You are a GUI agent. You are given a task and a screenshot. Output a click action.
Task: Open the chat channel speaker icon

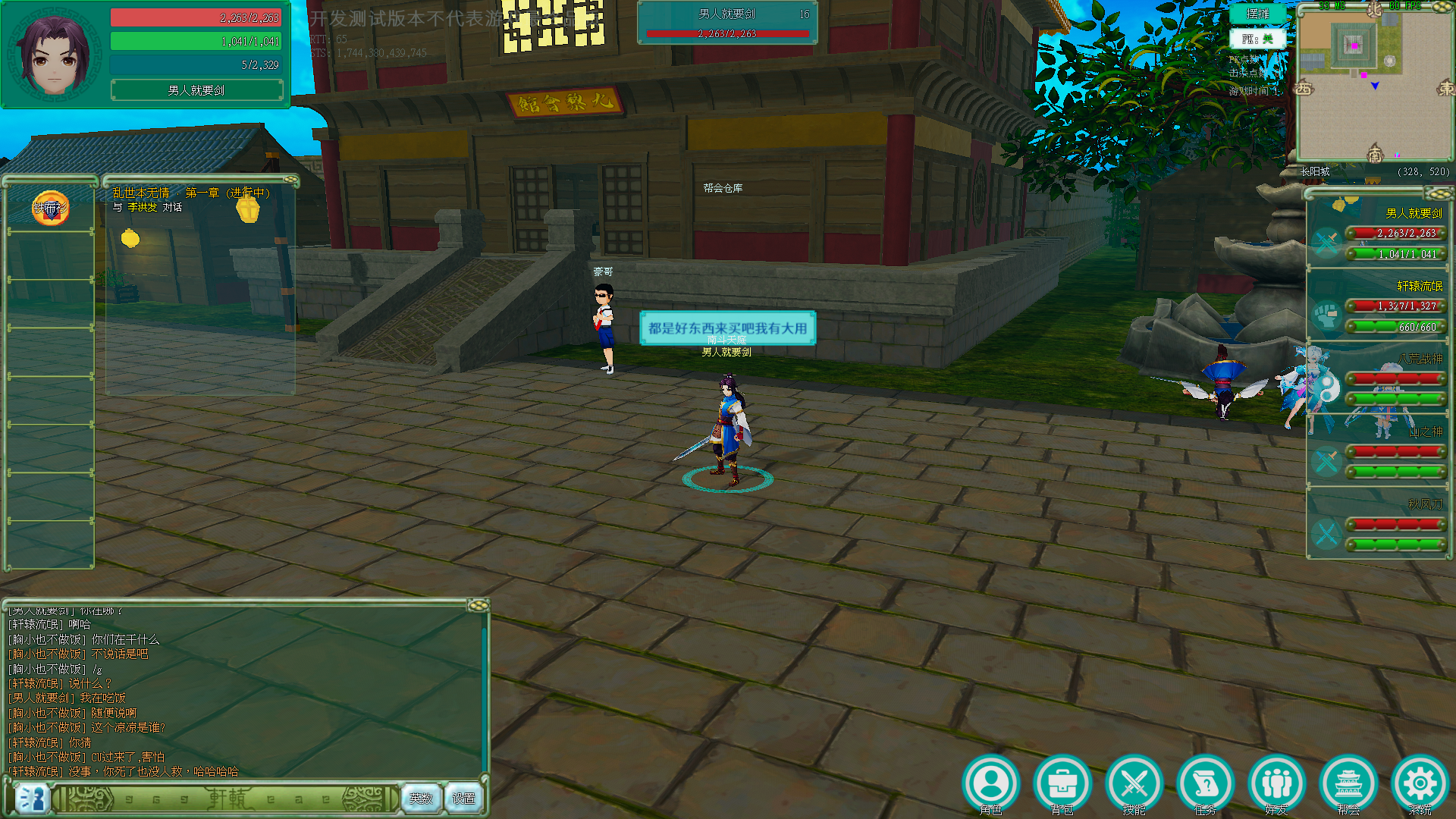(31, 799)
